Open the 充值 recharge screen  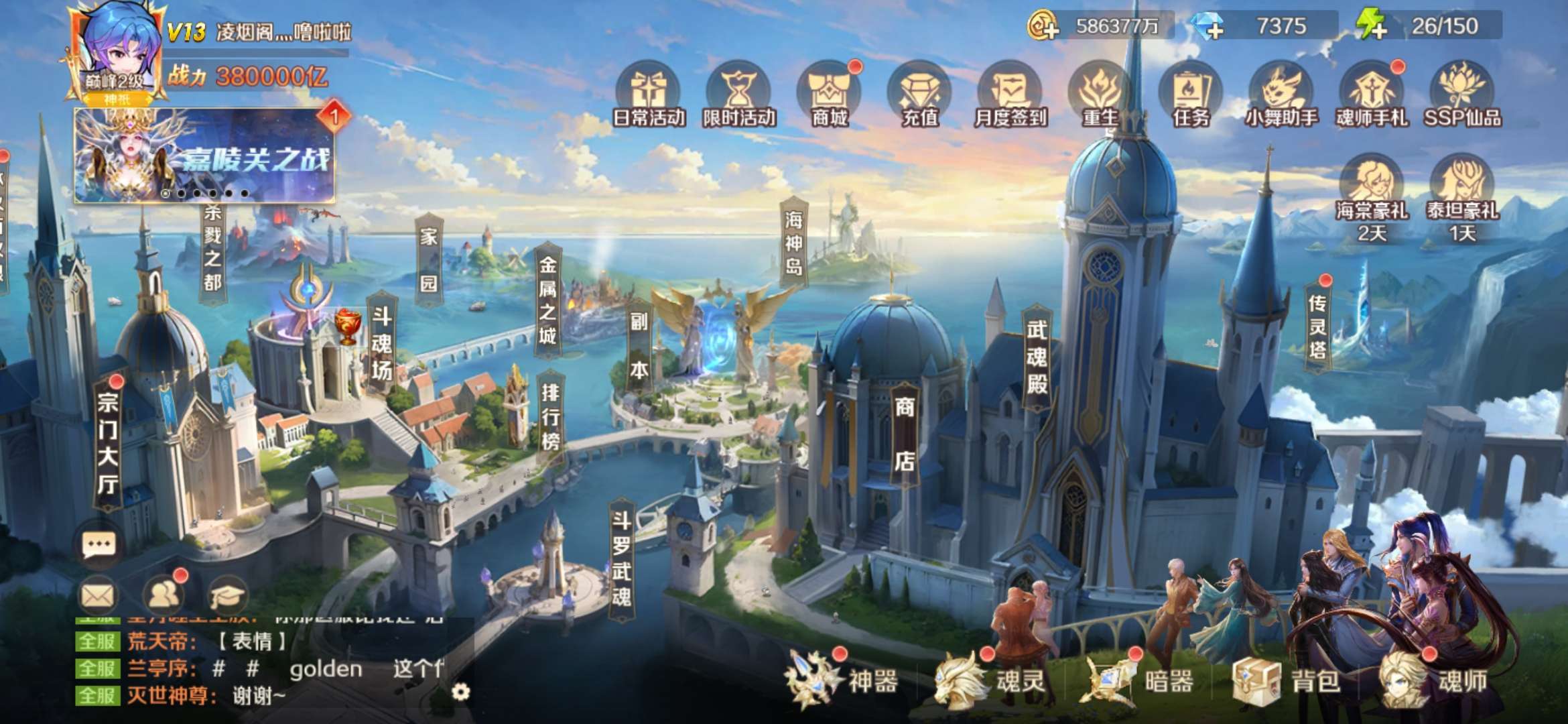coord(919,94)
